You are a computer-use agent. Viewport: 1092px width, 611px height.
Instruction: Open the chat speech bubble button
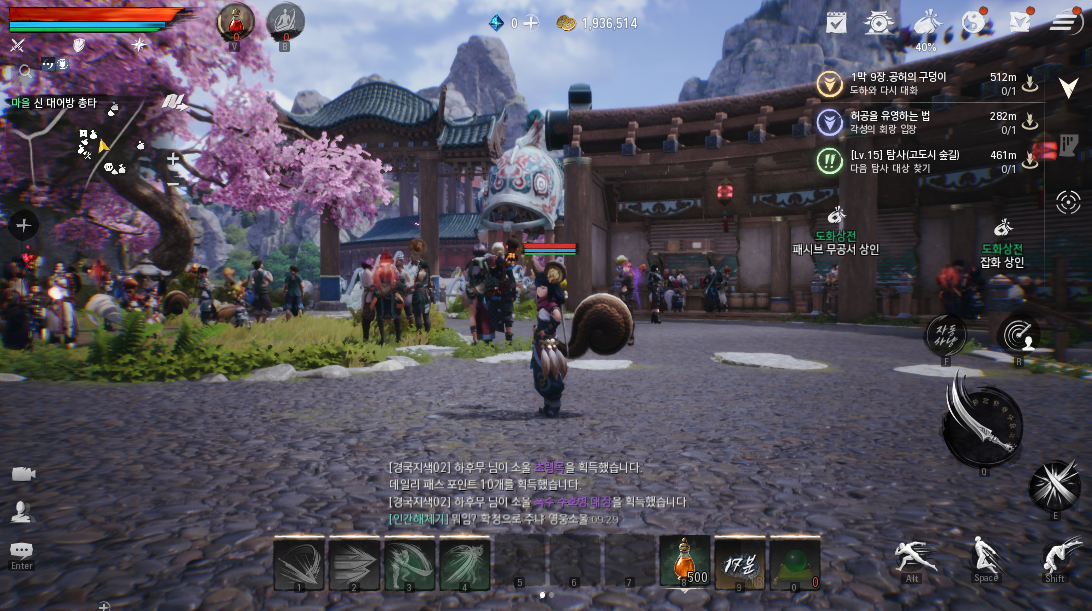pyautogui.click(x=21, y=551)
